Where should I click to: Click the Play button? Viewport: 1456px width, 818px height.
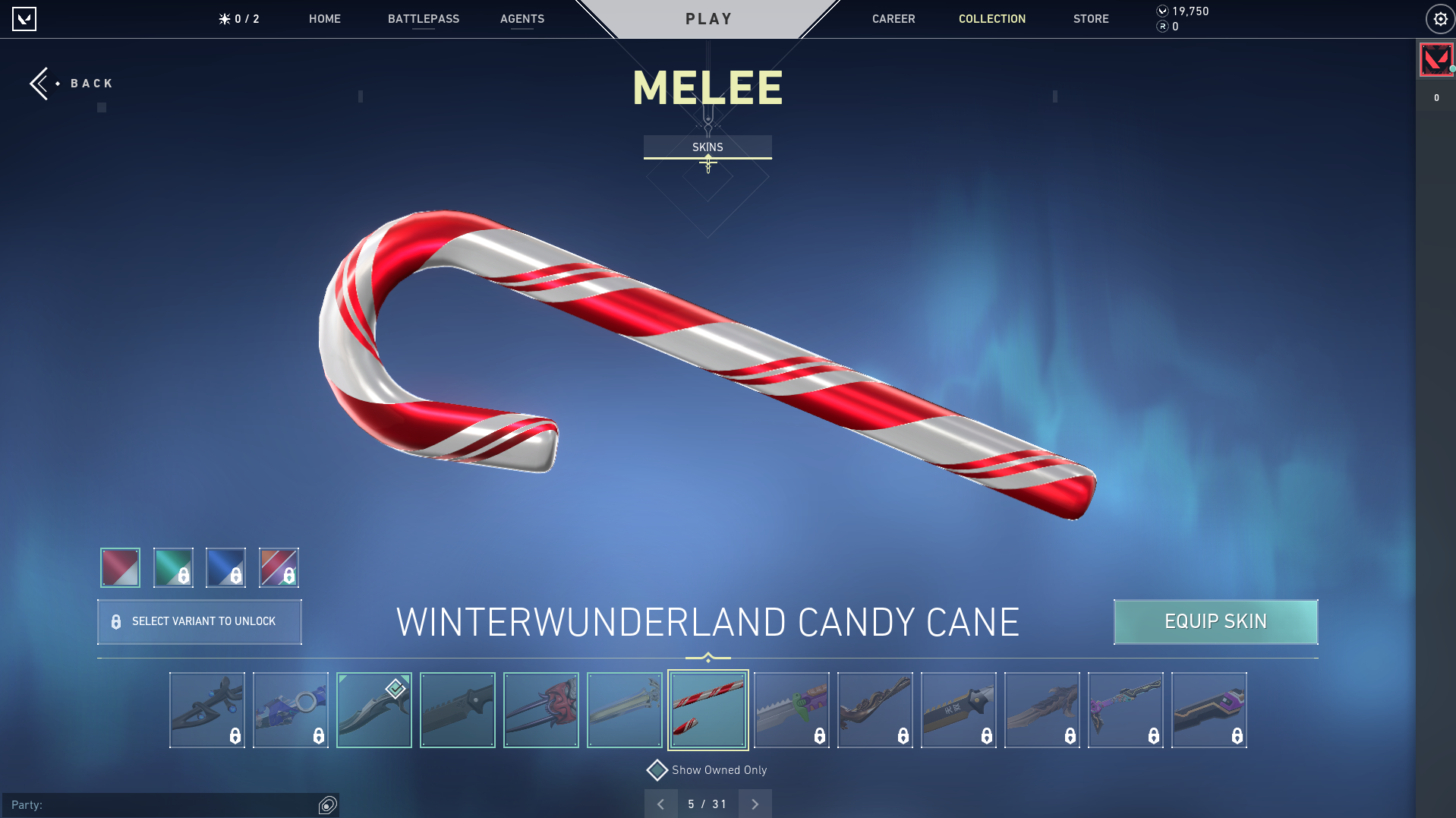coord(708,19)
